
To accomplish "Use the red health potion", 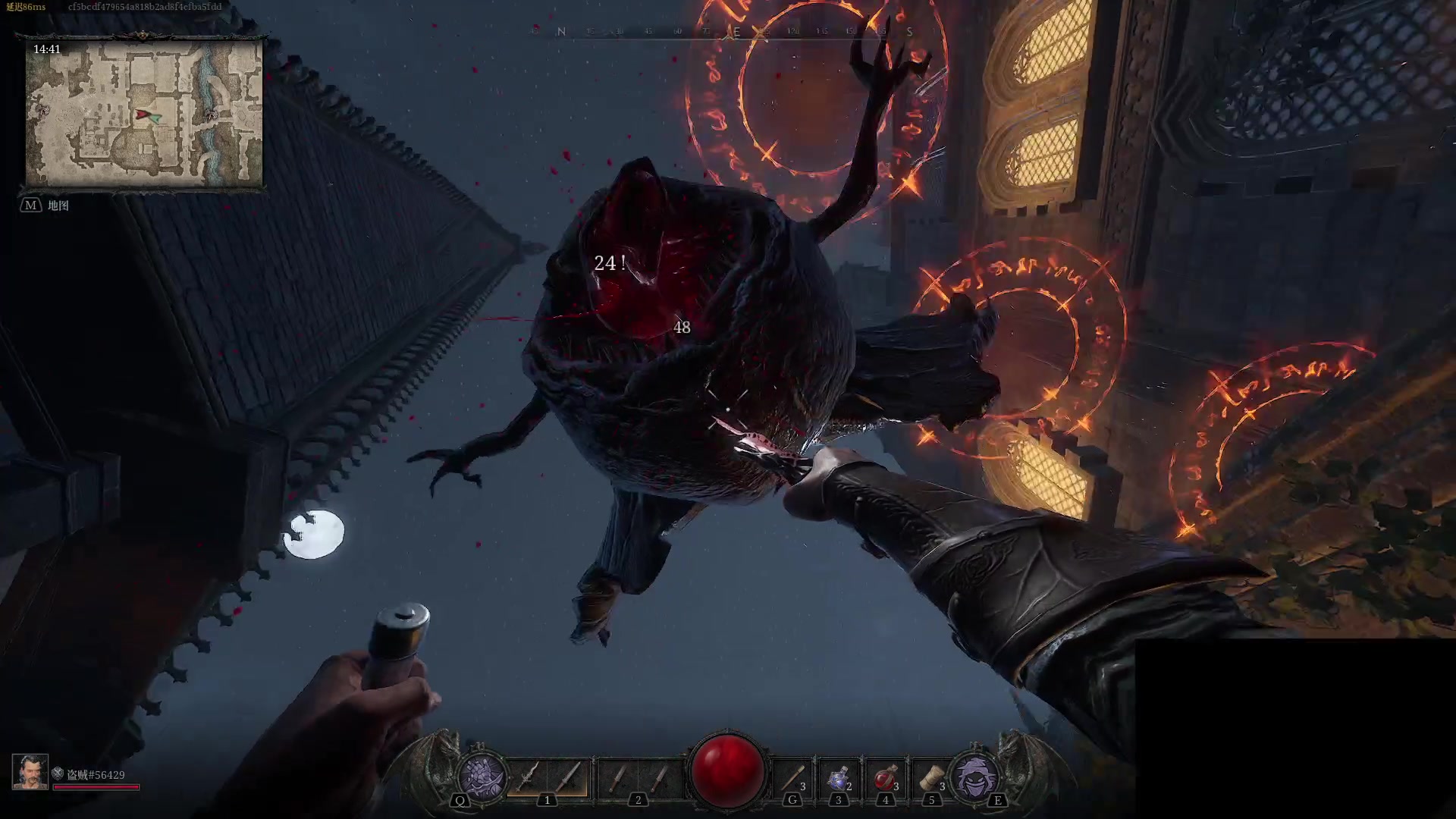I will [x=885, y=778].
